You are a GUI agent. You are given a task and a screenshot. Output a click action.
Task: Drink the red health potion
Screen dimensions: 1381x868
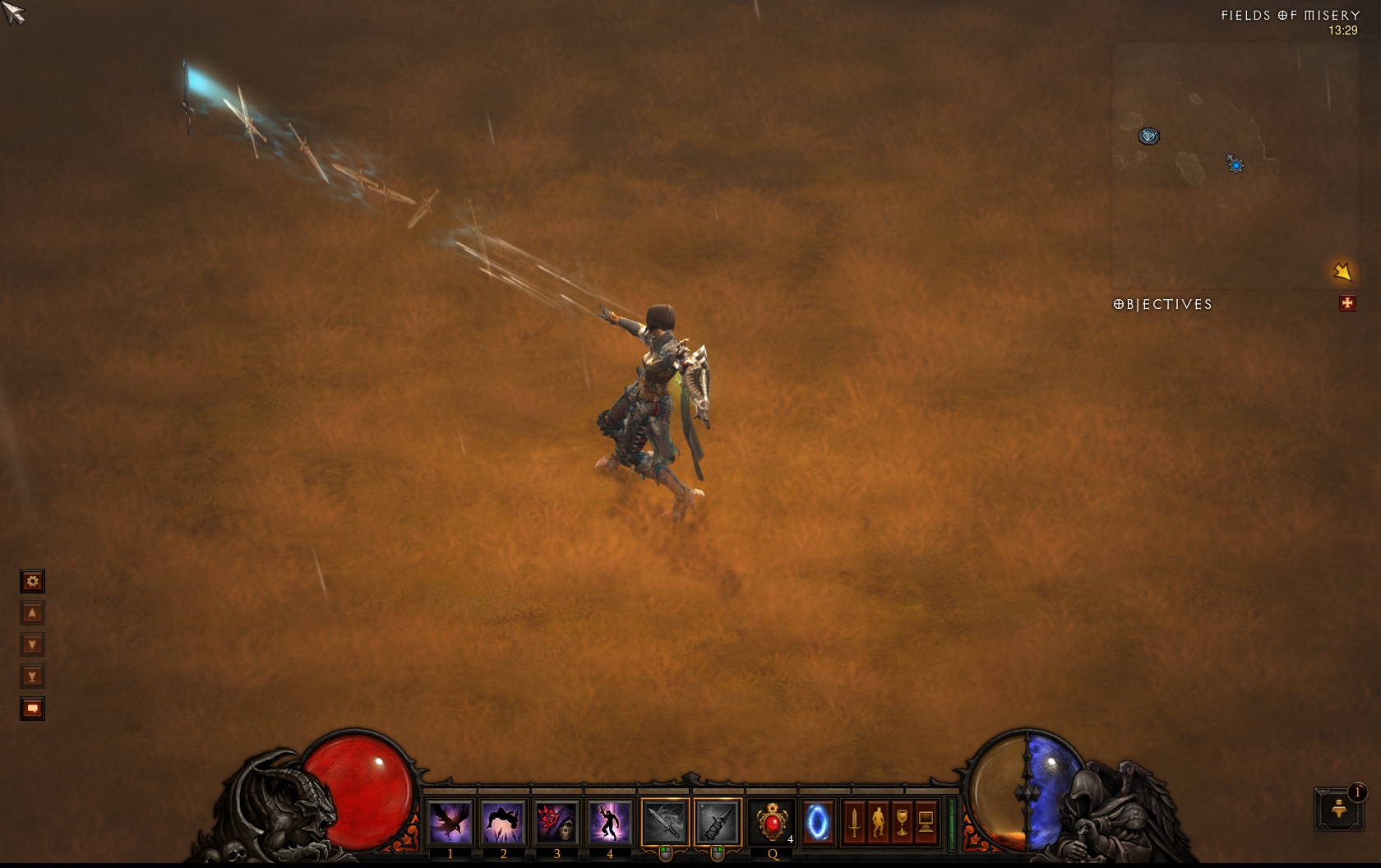tap(772, 821)
